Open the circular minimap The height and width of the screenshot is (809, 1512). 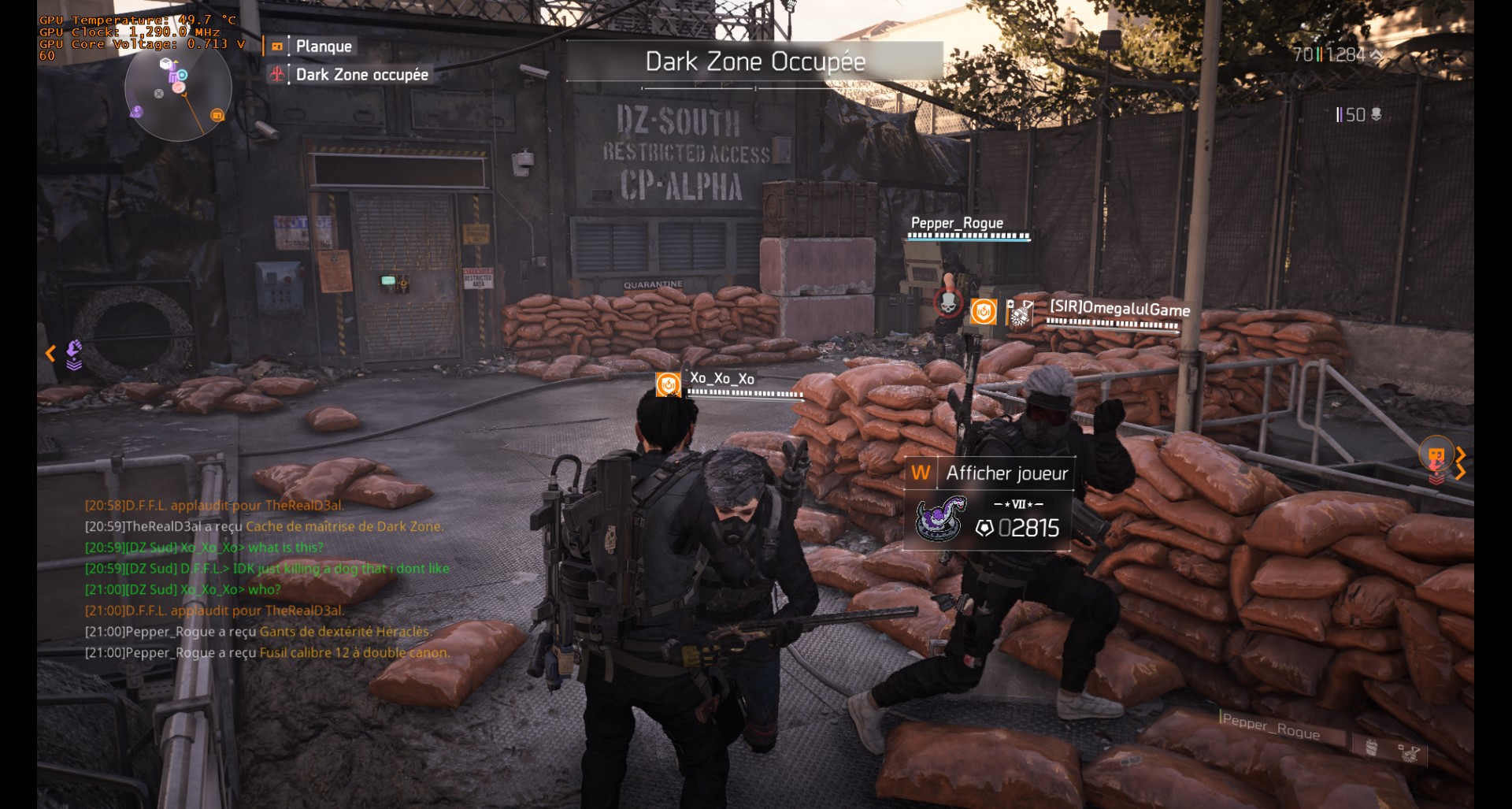tap(178, 89)
